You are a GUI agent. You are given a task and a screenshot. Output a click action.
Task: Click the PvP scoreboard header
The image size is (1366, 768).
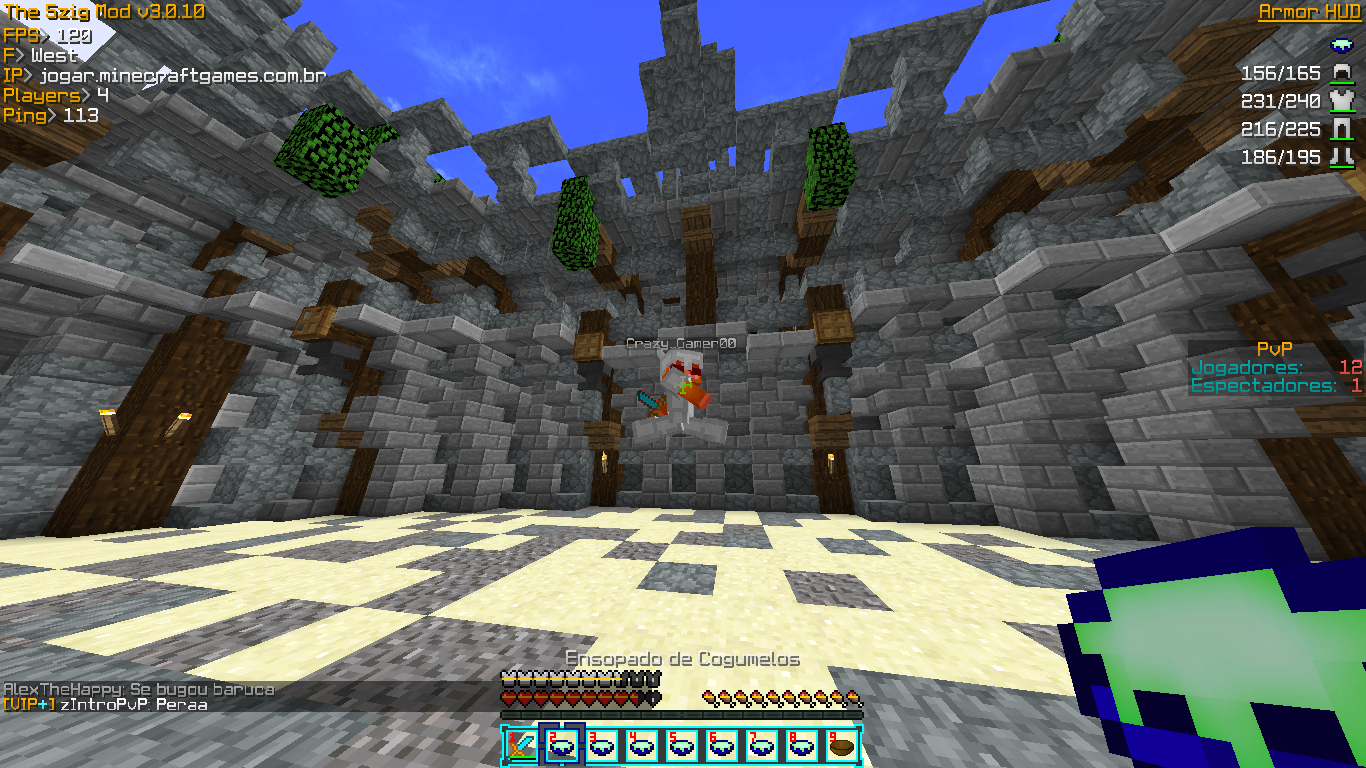pyautogui.click(x=1274, y=349)
